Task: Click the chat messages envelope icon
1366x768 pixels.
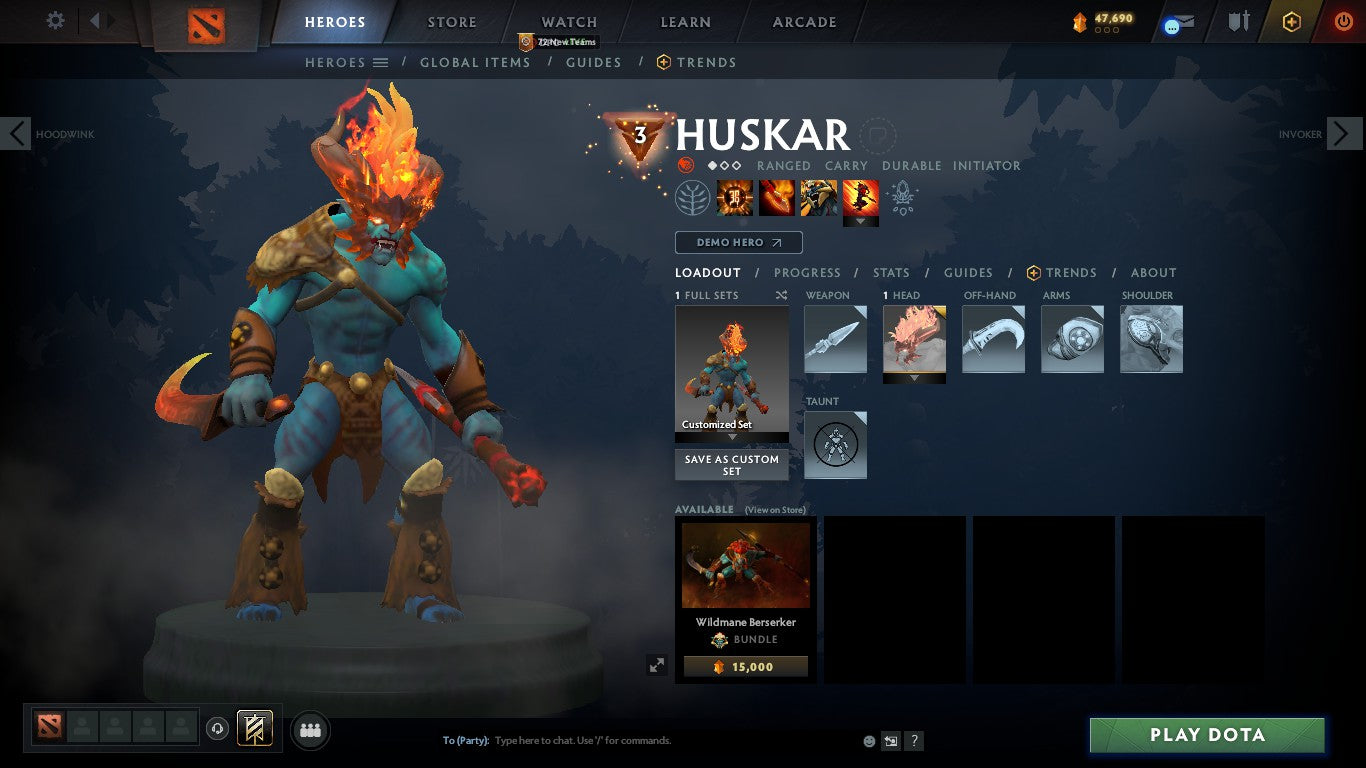Action: click(x=1175, y=22)
